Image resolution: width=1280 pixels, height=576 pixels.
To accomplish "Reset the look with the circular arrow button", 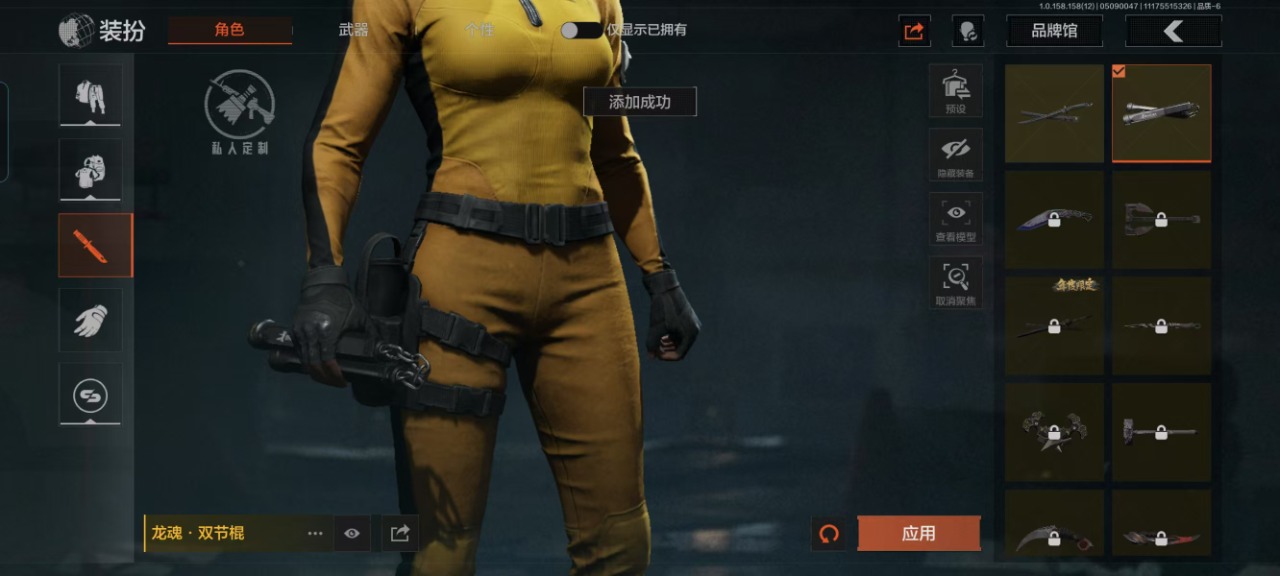I will click(829, 534).
